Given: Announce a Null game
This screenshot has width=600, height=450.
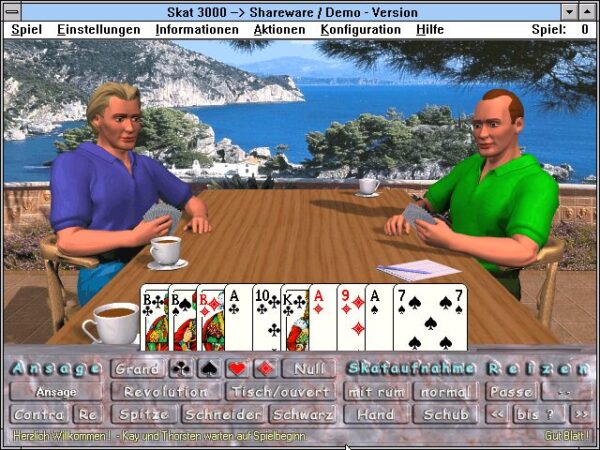Looking at the screenshot, I should coord(310,368).
